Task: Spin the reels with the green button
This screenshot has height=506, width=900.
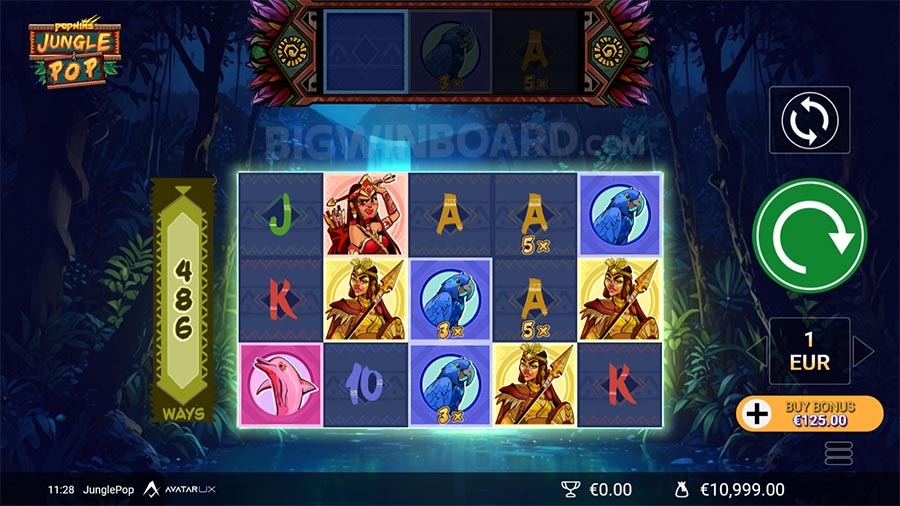Action: click(x=809, y=235)
